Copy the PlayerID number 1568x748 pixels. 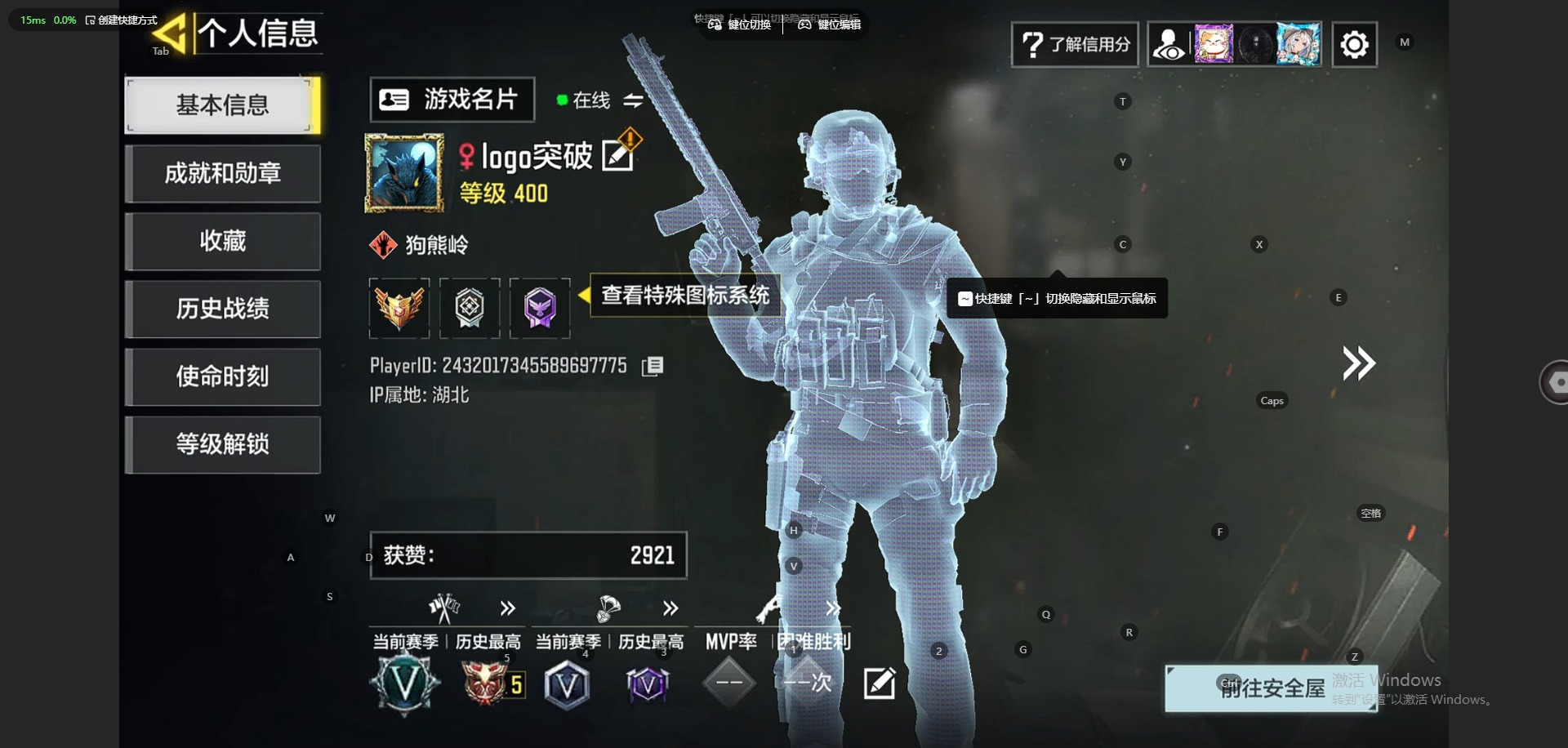[x=653, y=366]
